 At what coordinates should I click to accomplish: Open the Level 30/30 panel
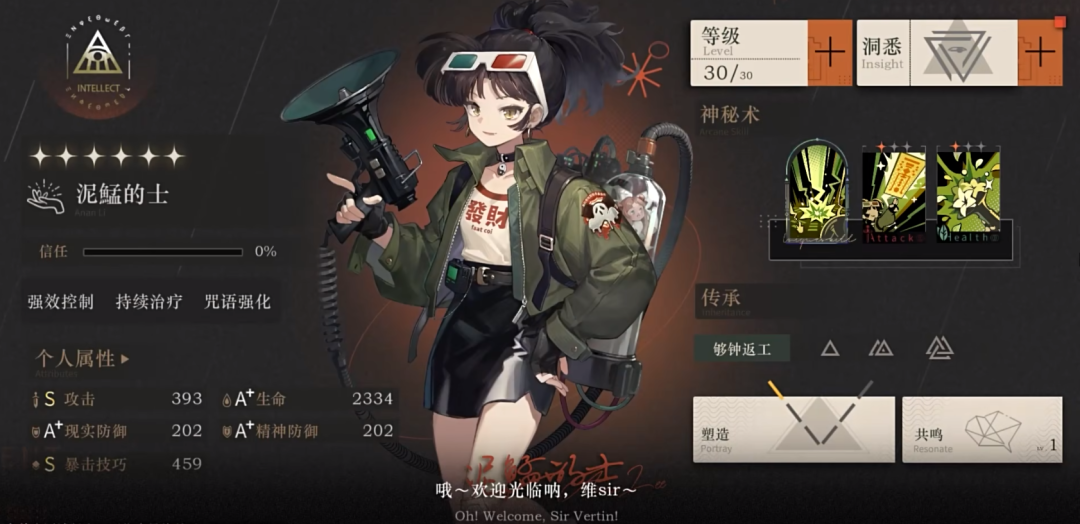[749, 53]
